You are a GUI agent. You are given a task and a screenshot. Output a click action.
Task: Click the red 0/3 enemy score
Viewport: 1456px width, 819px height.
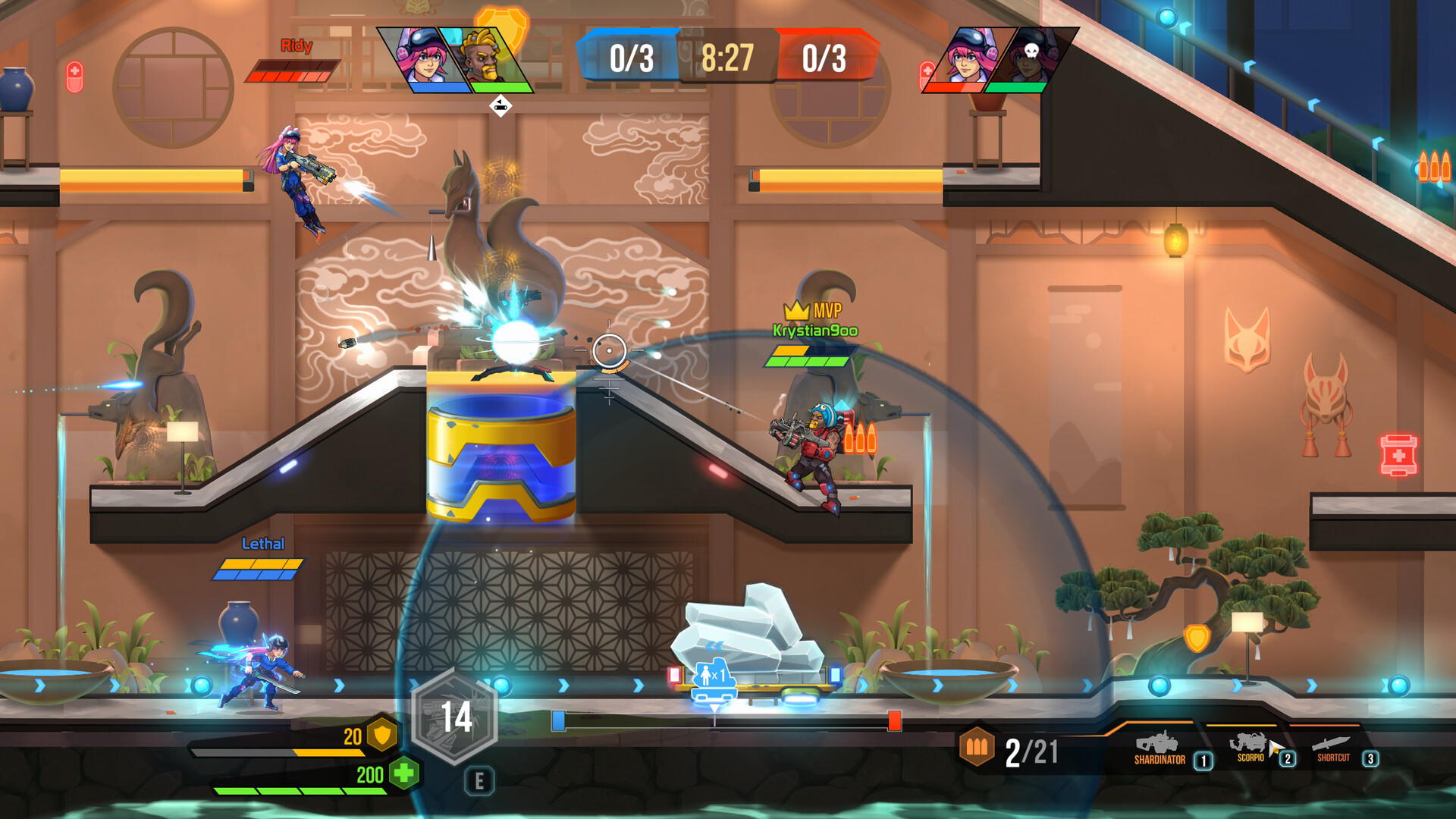[823, 55]
